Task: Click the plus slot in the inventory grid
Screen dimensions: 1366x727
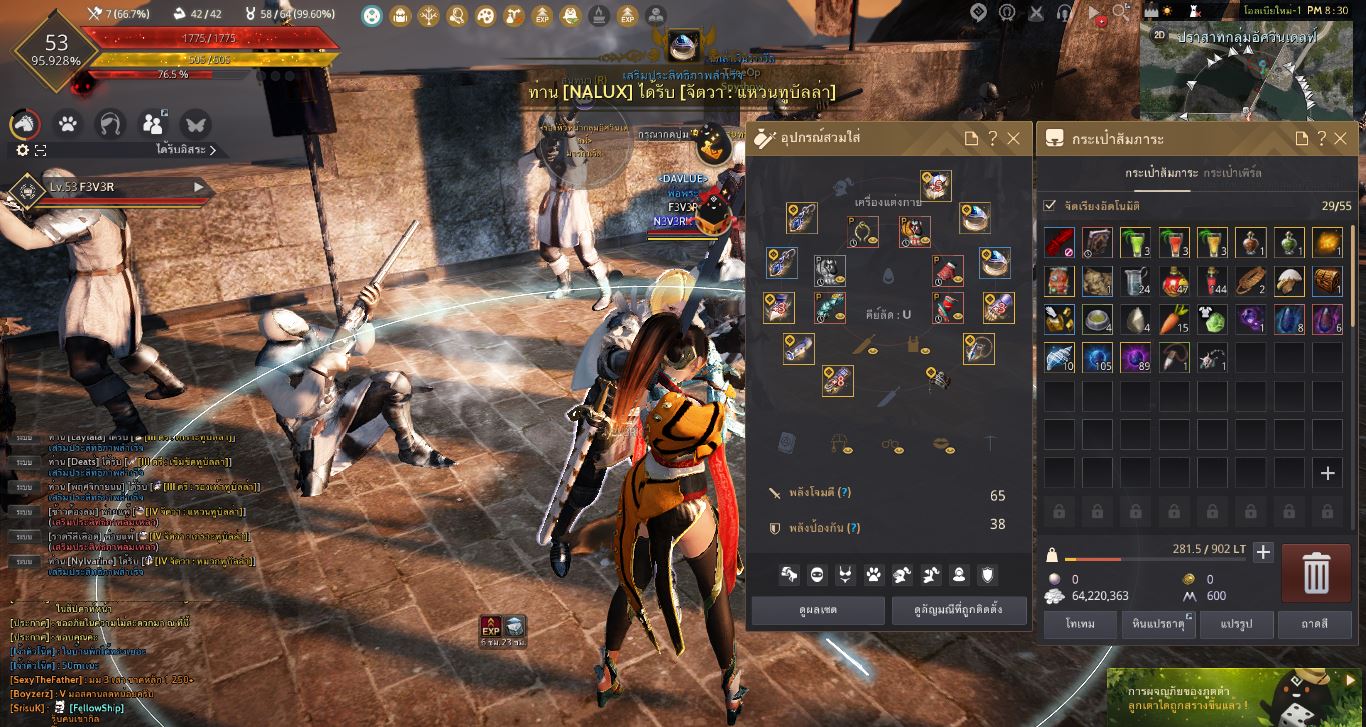Action: click(x=1327, y=472)
